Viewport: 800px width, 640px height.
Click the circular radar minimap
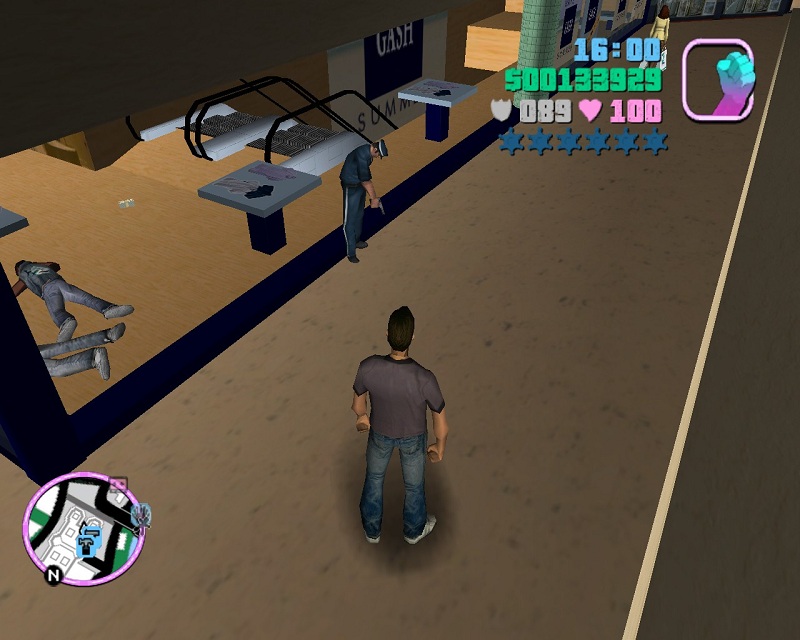coord(83,528)
